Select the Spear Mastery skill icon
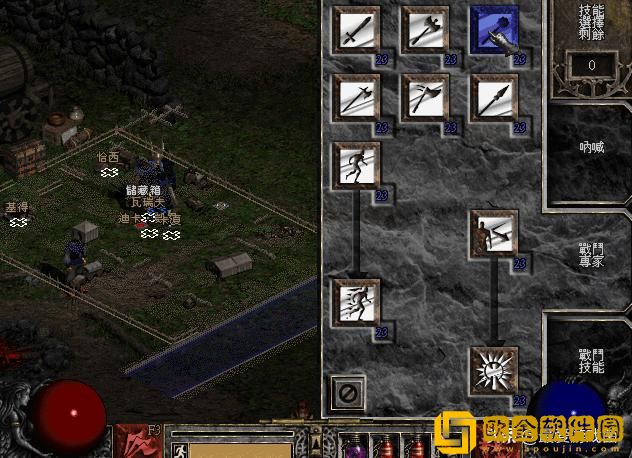The width and height of the screenshot is (632, 458). [x=494, y=98]
